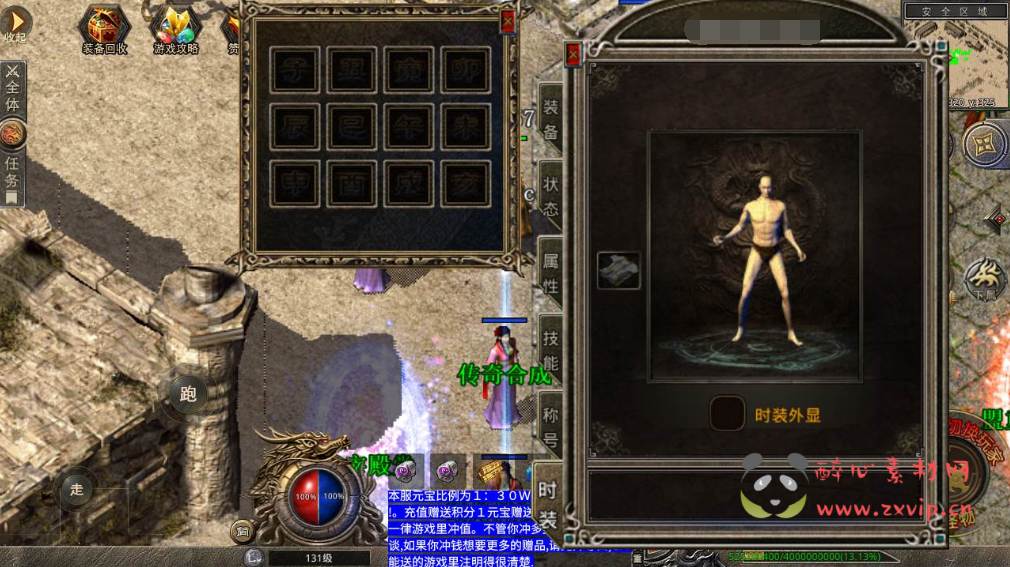Select the fashion item slot beside the character
Screen dimensions: 1010x567
coord(619,271)
